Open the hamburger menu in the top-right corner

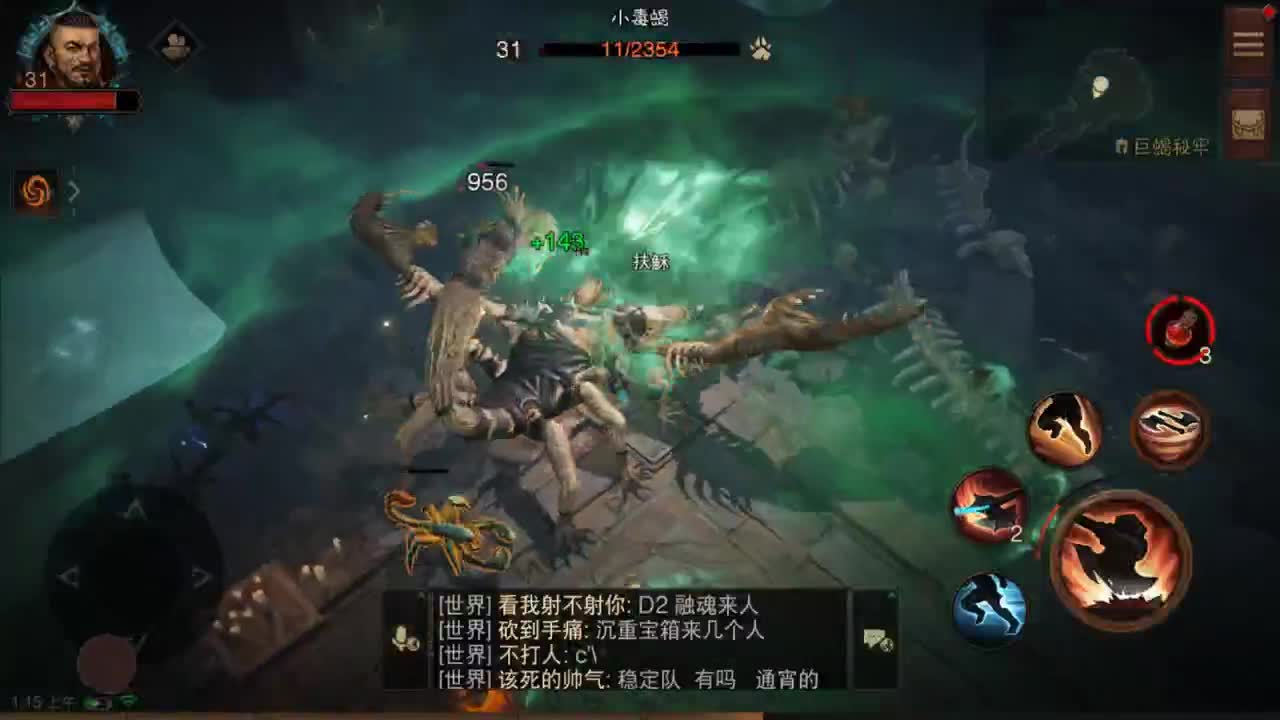pyautogui.click(x=1248, y=42)
